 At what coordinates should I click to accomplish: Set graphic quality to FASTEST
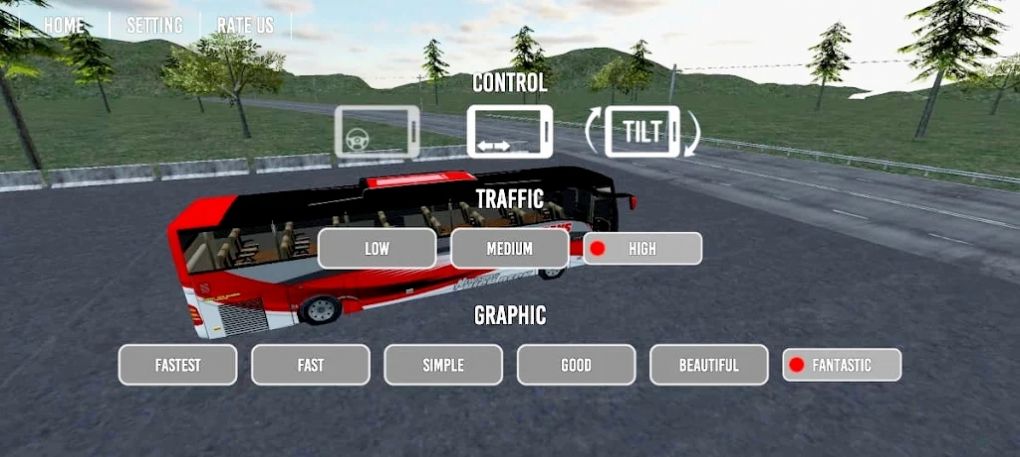(178, 365)
